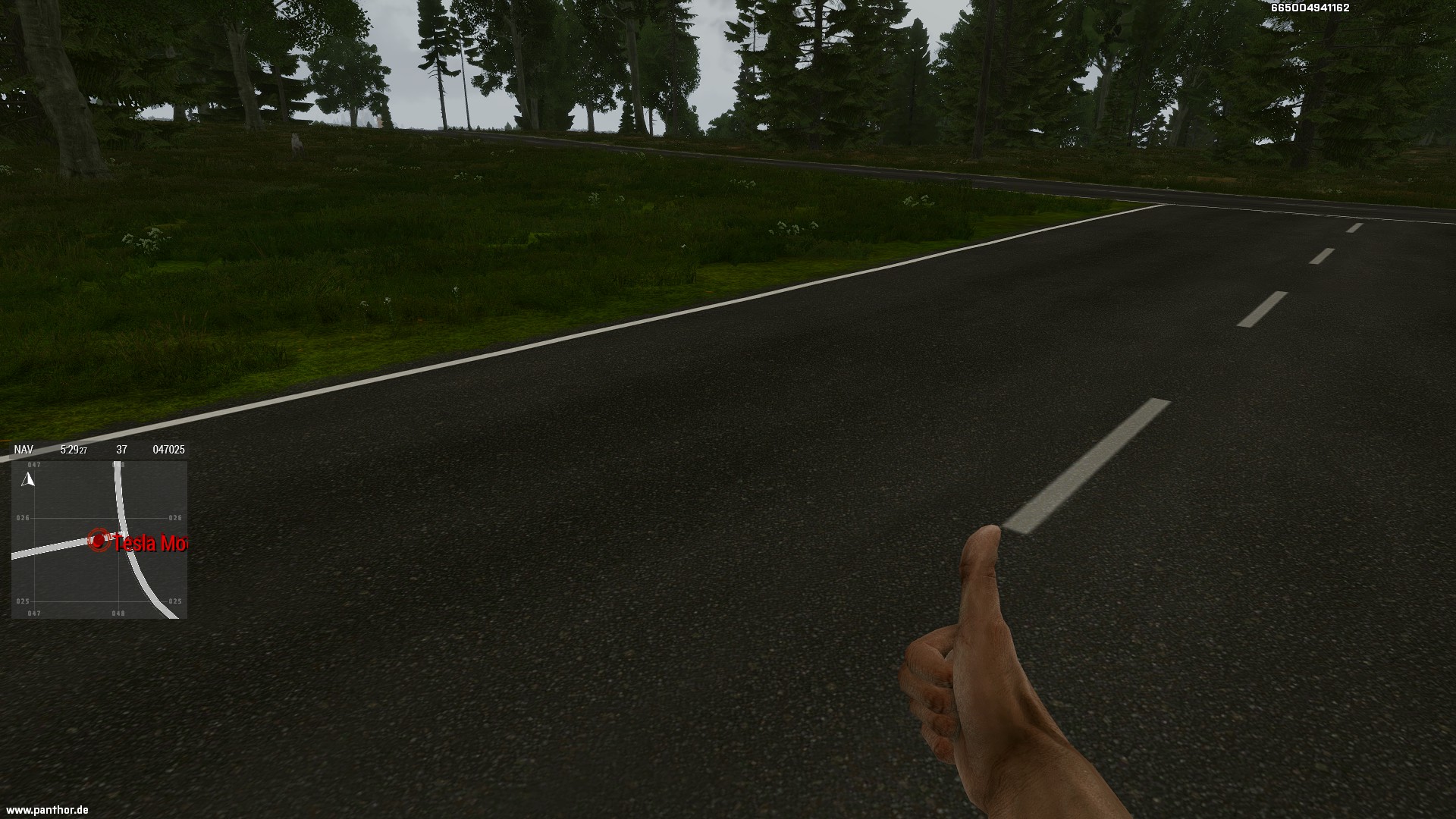Select the red Tesla marker on the minimap
The image size is (1456, 819).
(99, 540)
